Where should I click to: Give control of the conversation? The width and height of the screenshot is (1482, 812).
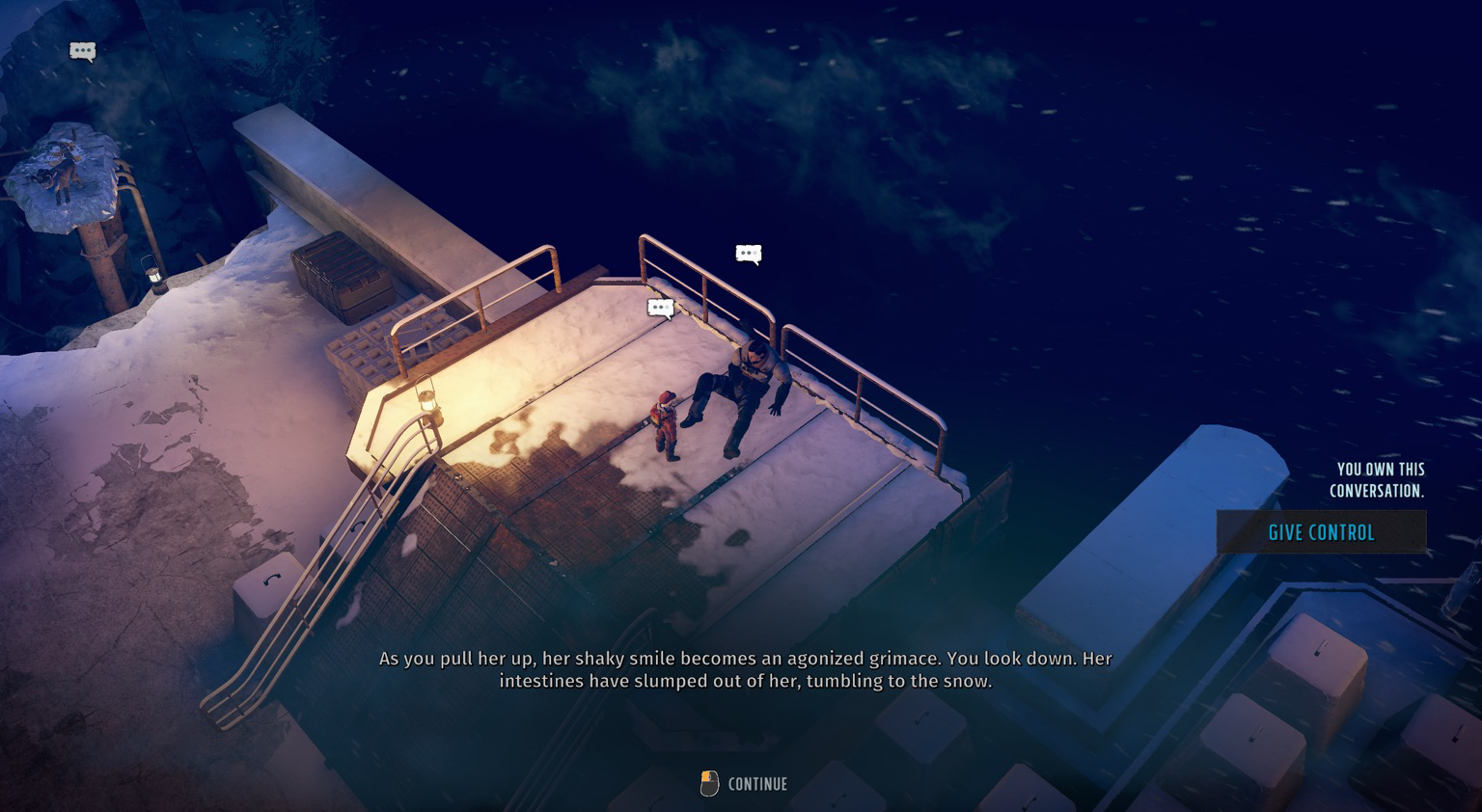[x=1321, y=532]
